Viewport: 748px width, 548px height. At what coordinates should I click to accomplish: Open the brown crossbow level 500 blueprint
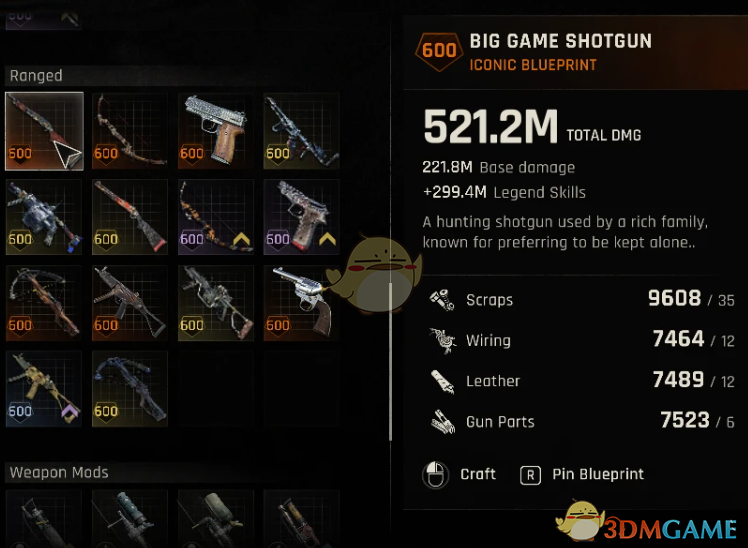point(44,303)
